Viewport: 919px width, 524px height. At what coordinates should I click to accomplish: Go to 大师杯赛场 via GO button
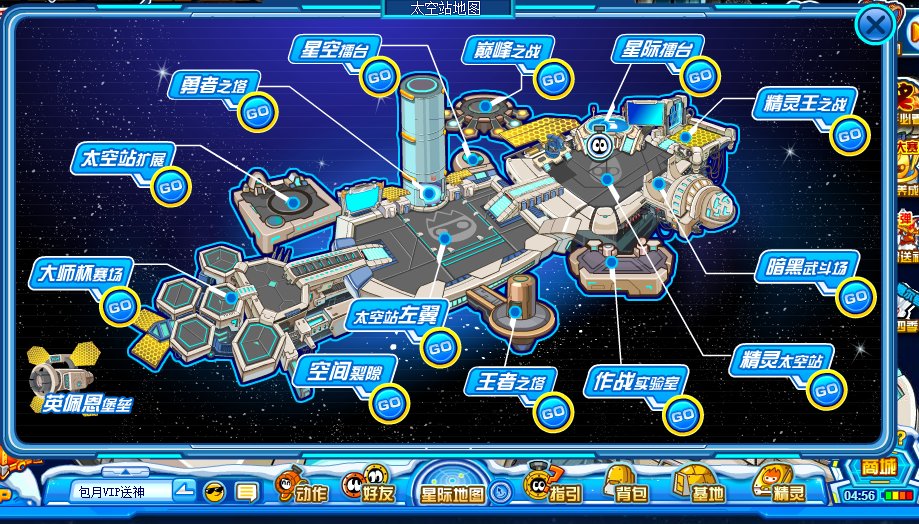120,305
